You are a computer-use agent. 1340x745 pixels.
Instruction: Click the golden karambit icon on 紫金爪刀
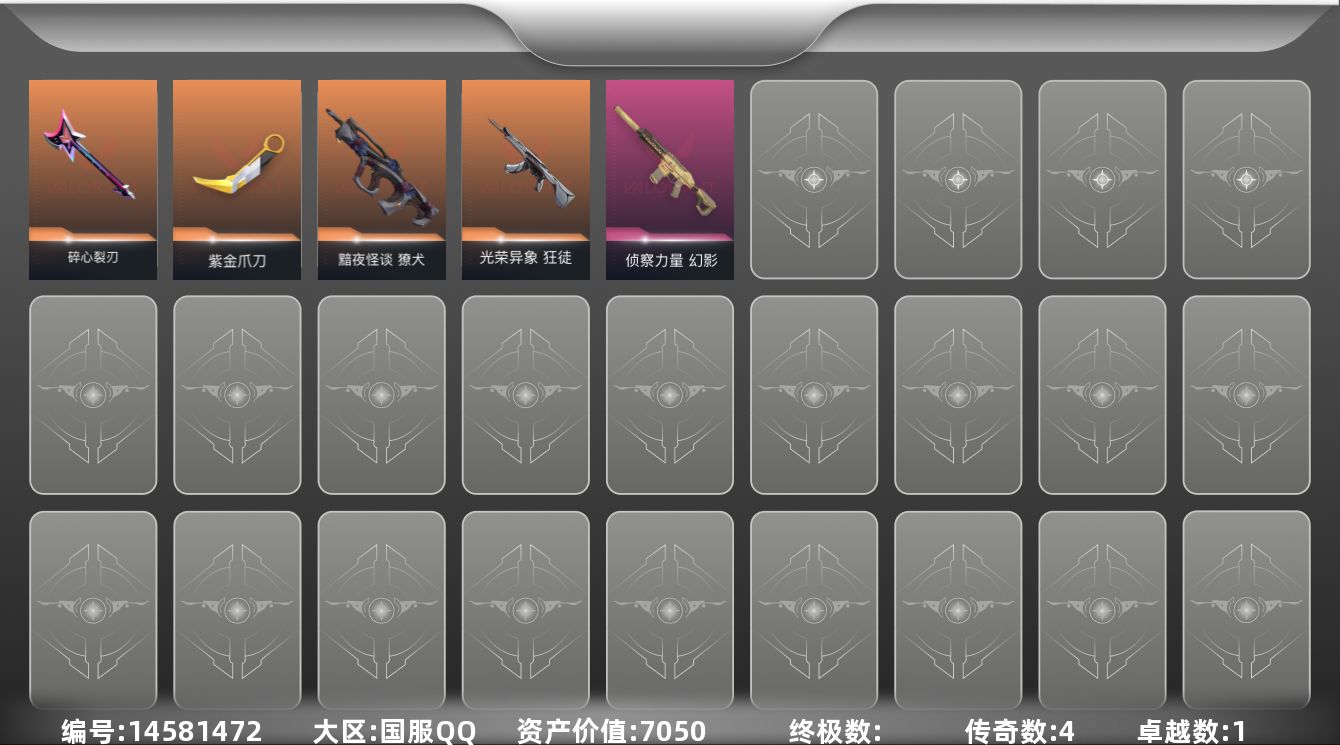237,160
